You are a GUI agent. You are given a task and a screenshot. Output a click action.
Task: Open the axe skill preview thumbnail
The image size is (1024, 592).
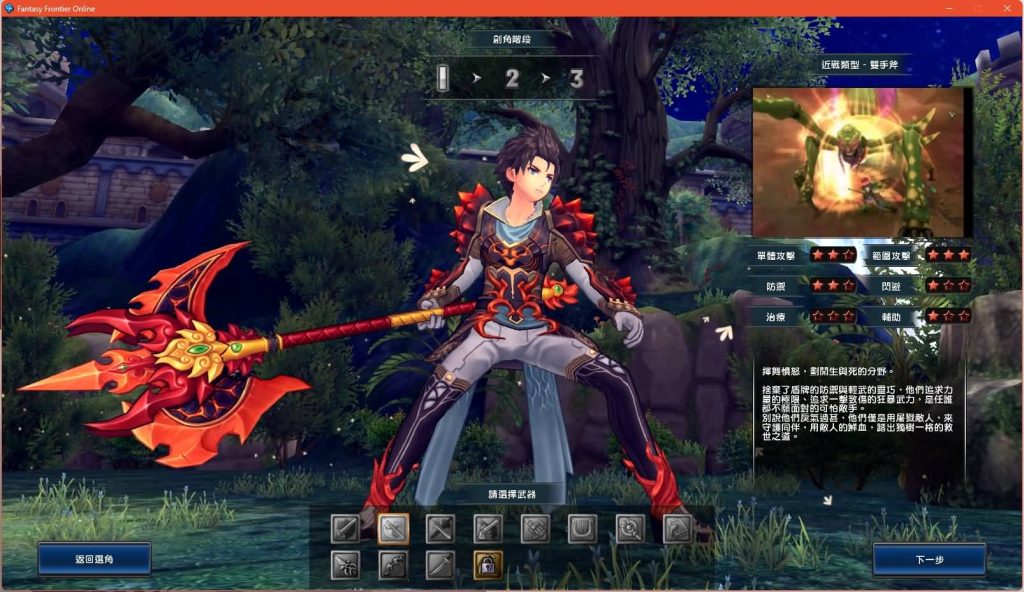[857, 162]
